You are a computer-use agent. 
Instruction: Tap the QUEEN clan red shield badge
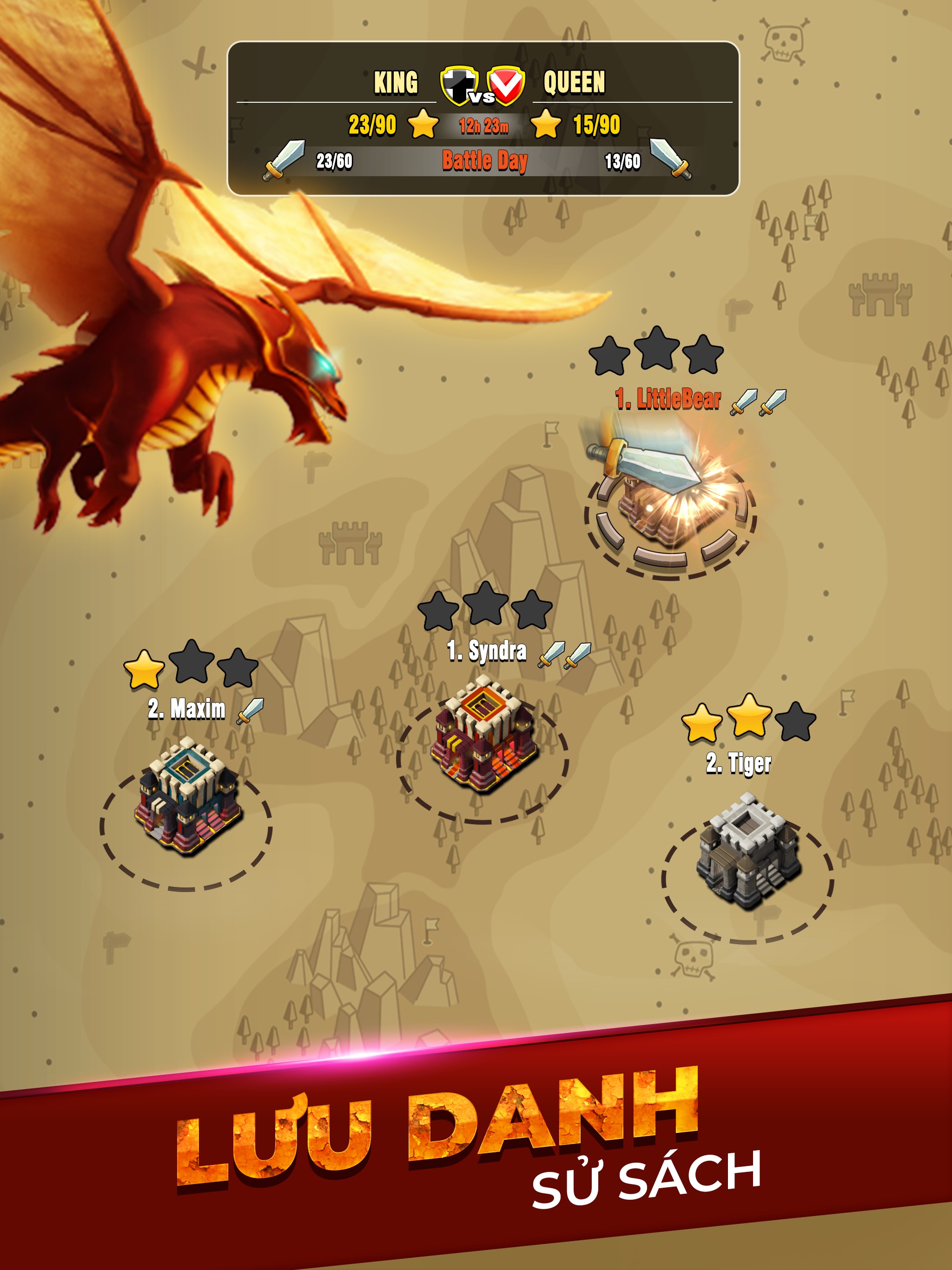(506, 85)
